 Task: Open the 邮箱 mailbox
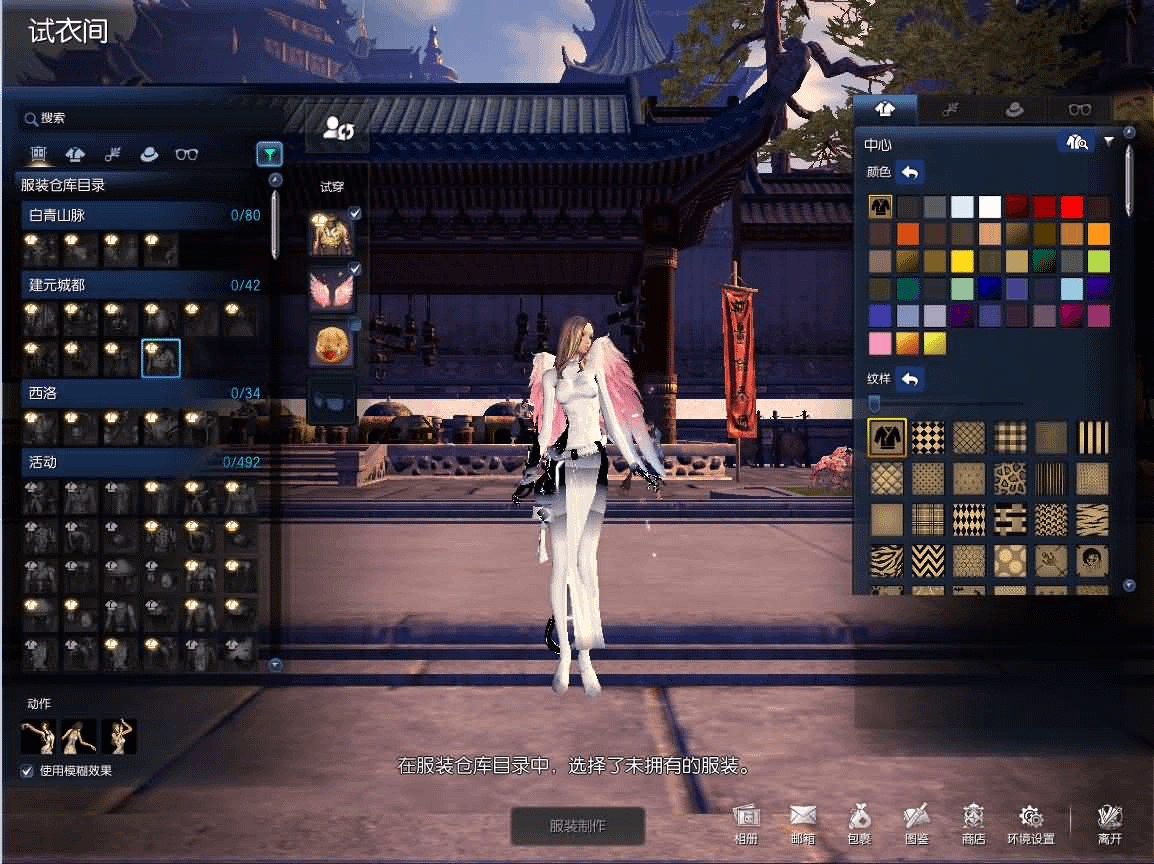pyautogui.click(x=802, y=822)
